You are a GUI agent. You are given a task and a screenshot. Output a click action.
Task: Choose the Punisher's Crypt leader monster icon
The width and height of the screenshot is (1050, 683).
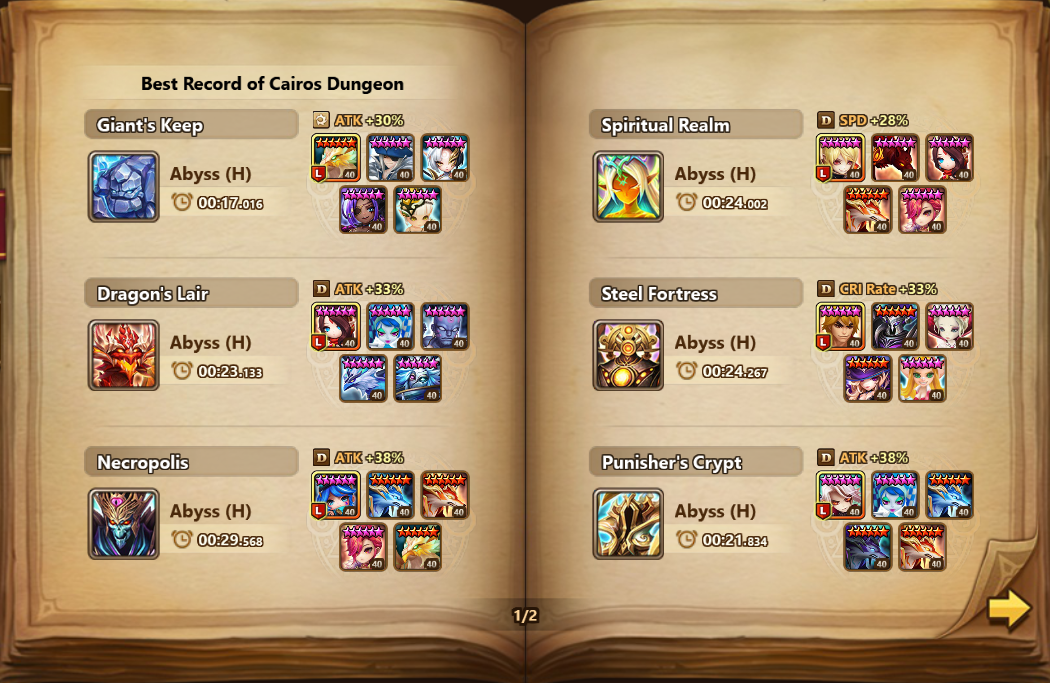(841, 496)
